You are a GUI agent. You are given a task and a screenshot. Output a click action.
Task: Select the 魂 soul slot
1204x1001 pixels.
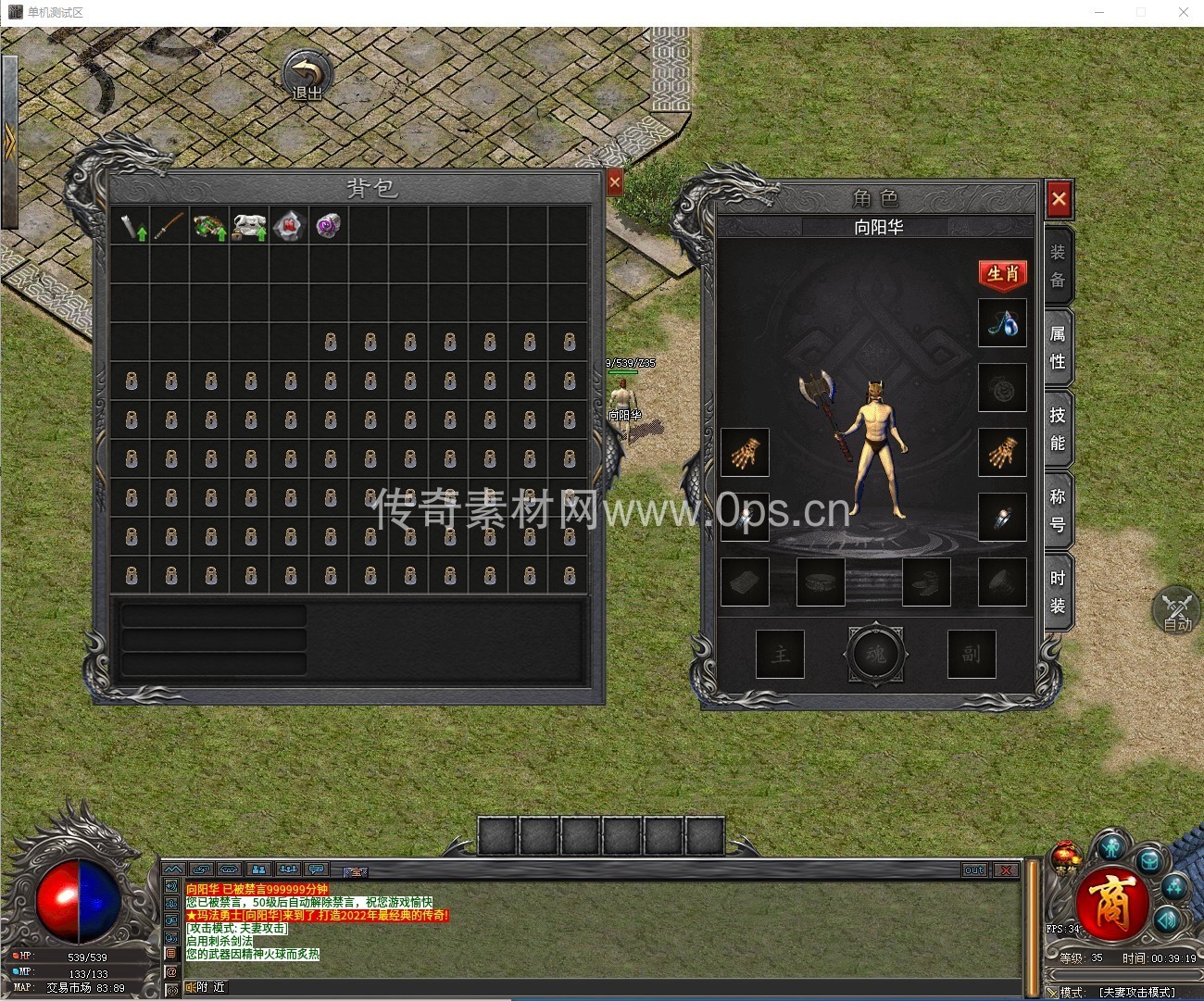click(x=875, y=654)
